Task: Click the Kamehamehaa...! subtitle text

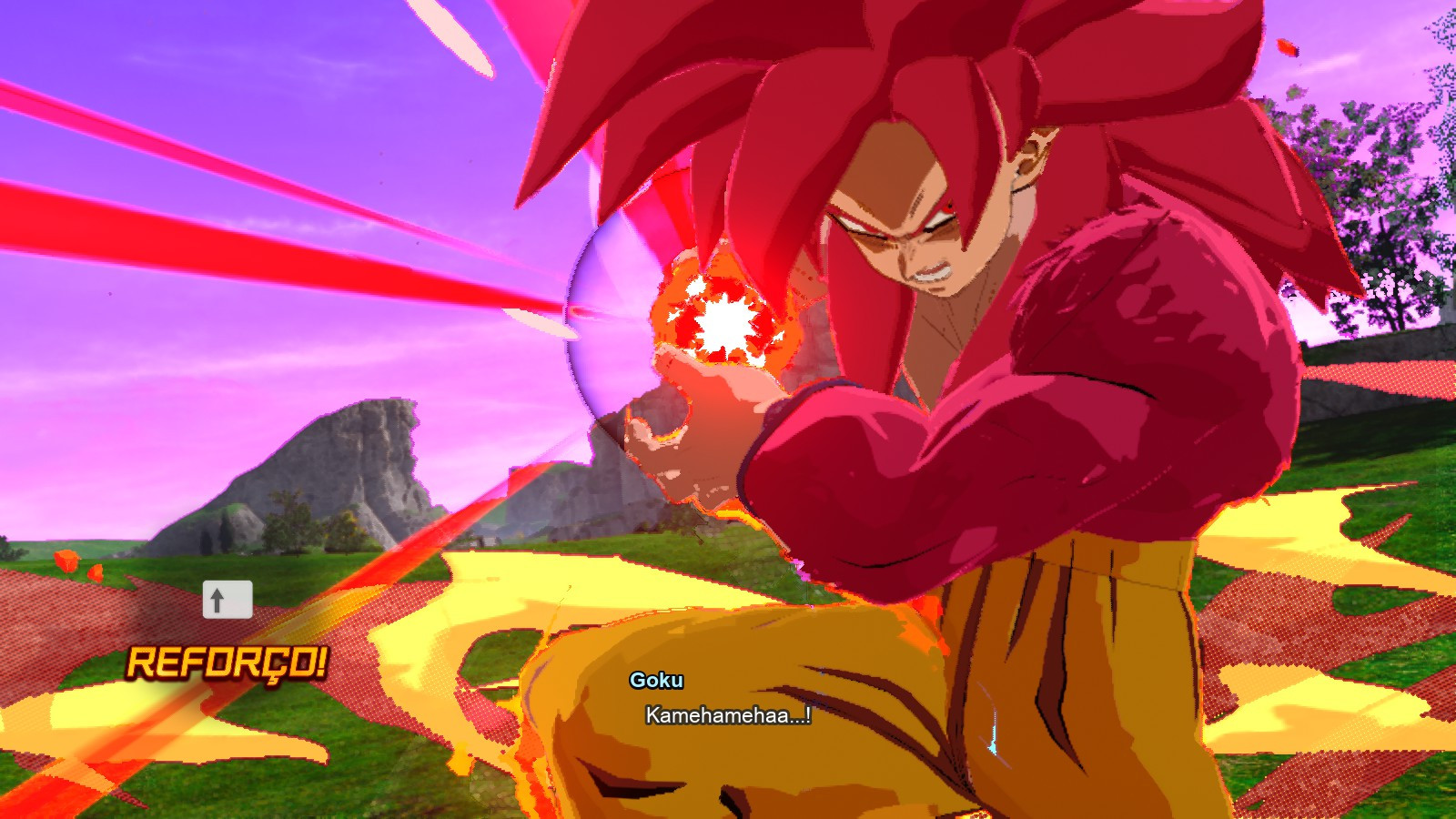Action: point(725,716)
